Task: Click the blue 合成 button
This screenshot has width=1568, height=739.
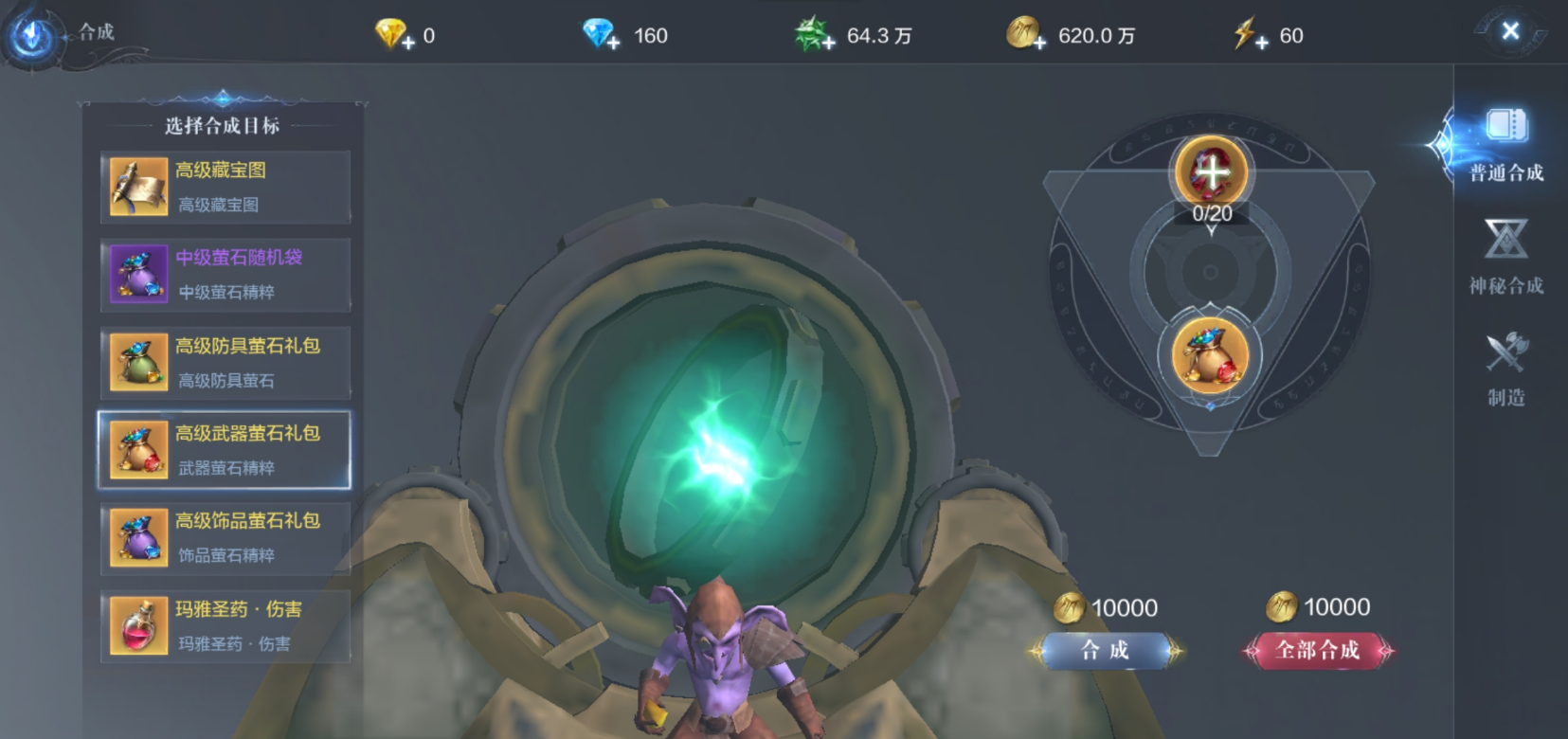Action: tap(1106, 650)
